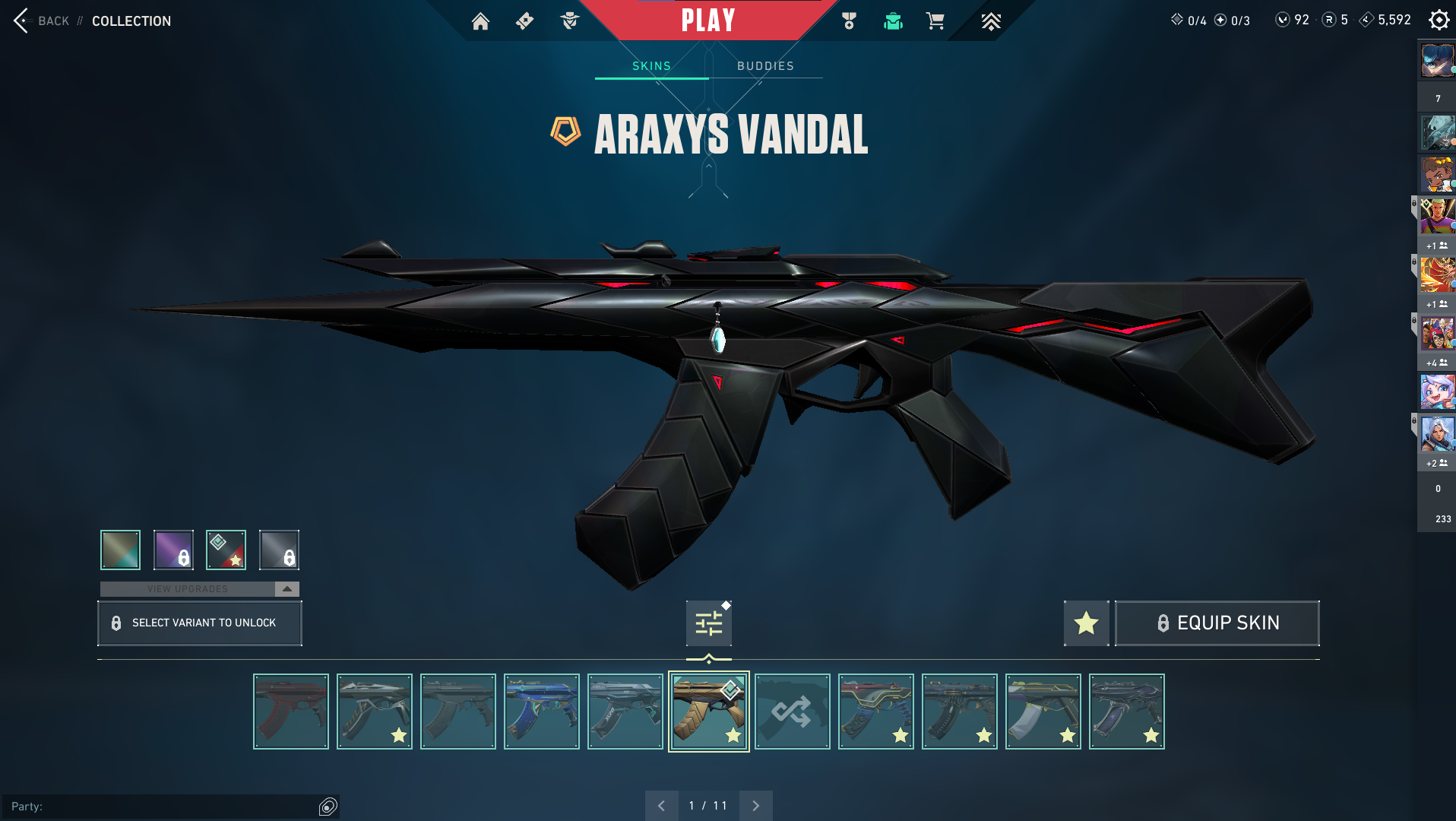Image resolution: width=1456 pixels, height=821 pixels.
Task: Click the red PLAY button
Action: [707, 21]
